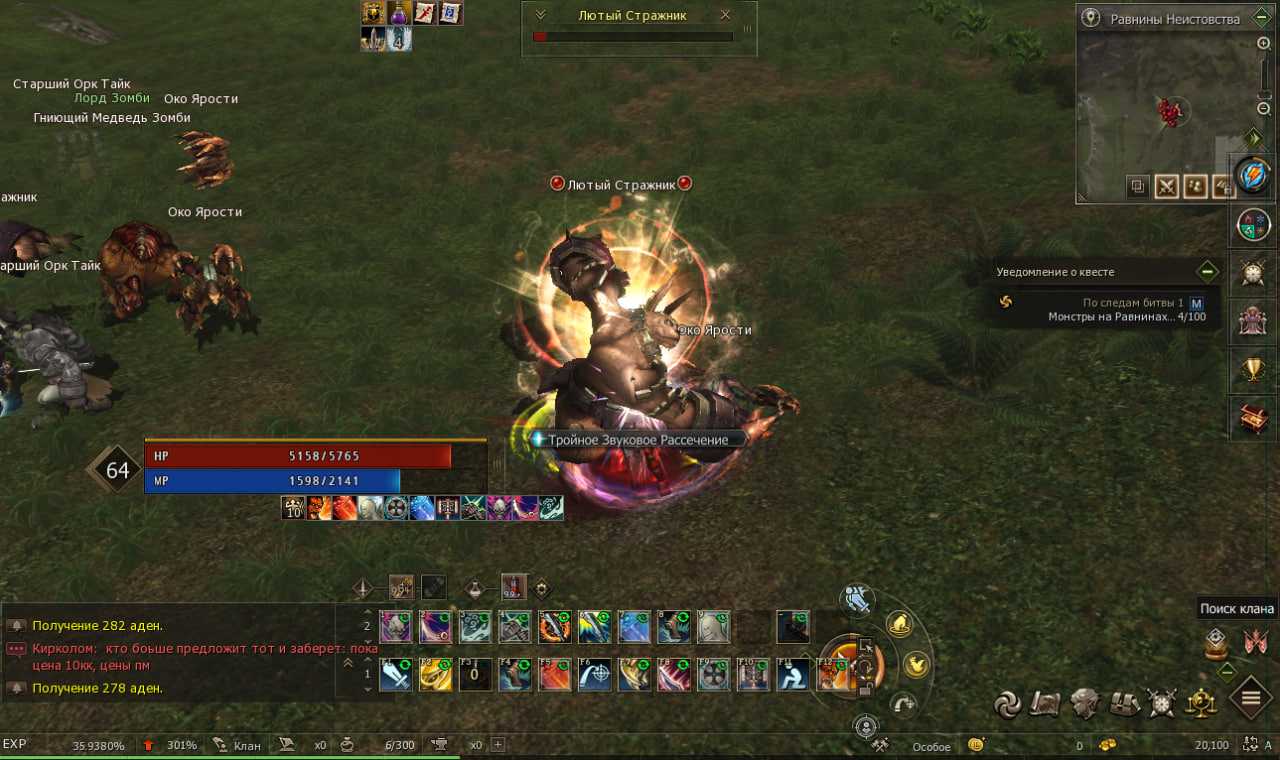Collapse the quest notification panel
1280x760 pixels.
click(1208, 271)
